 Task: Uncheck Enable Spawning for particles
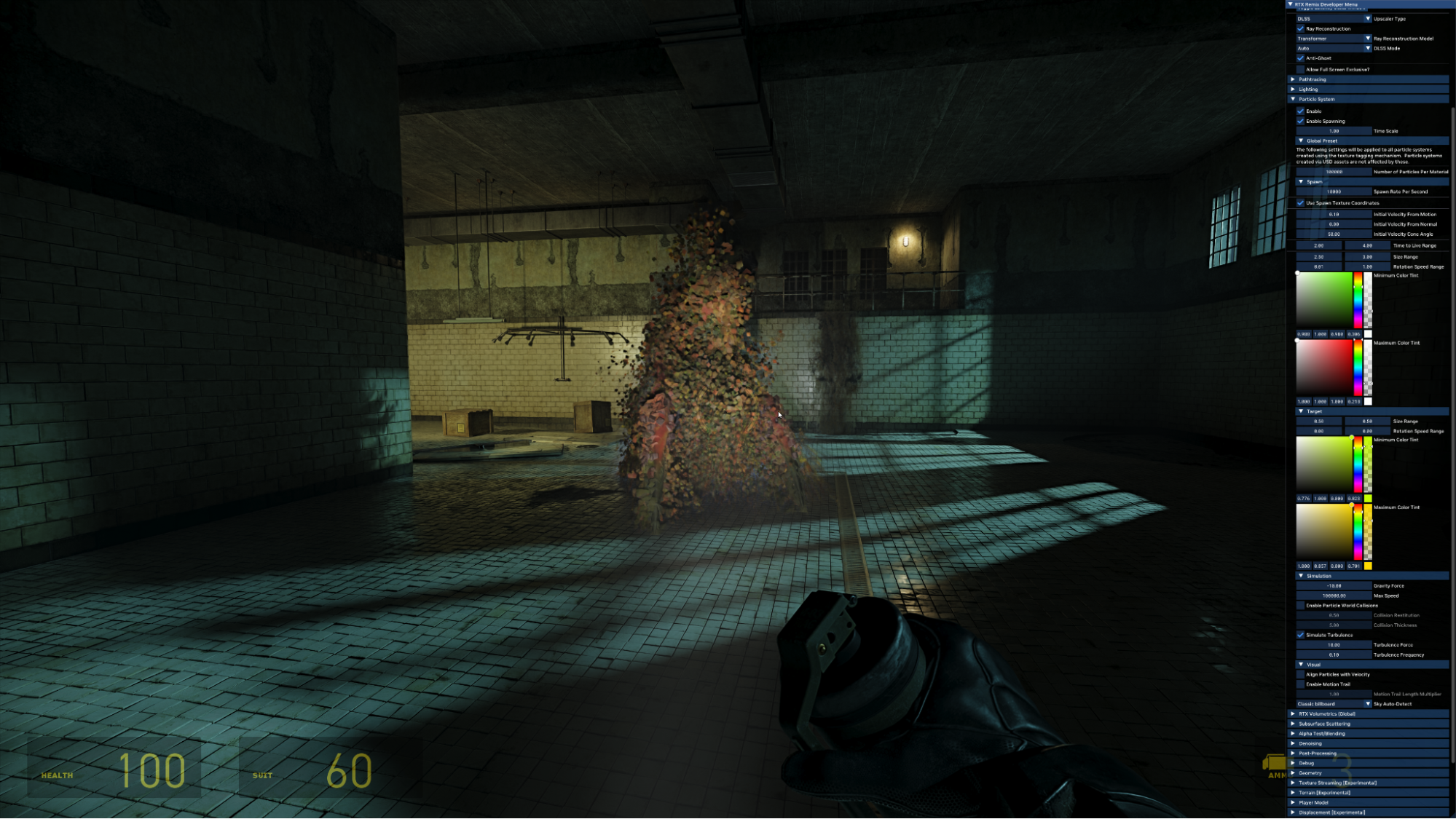pyautogui.click(x=1301, y=121)
